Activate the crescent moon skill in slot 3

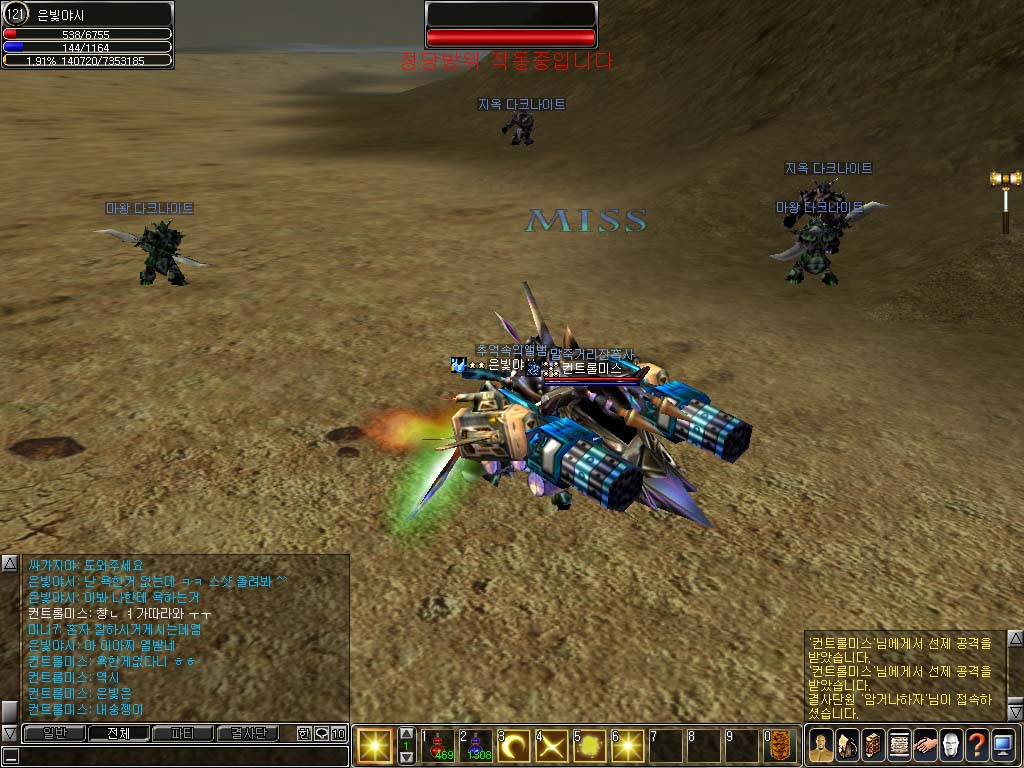[516, 746]
